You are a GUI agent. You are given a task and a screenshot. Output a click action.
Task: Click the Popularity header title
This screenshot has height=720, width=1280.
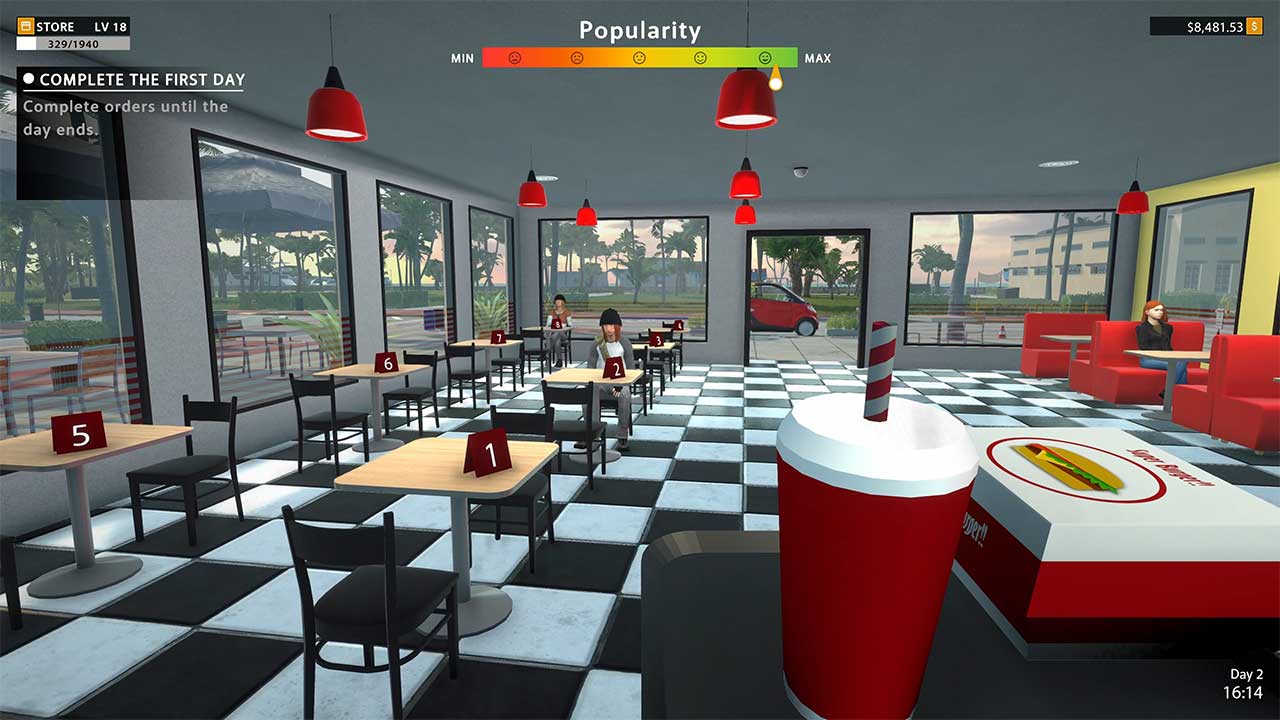coord(640,30)
